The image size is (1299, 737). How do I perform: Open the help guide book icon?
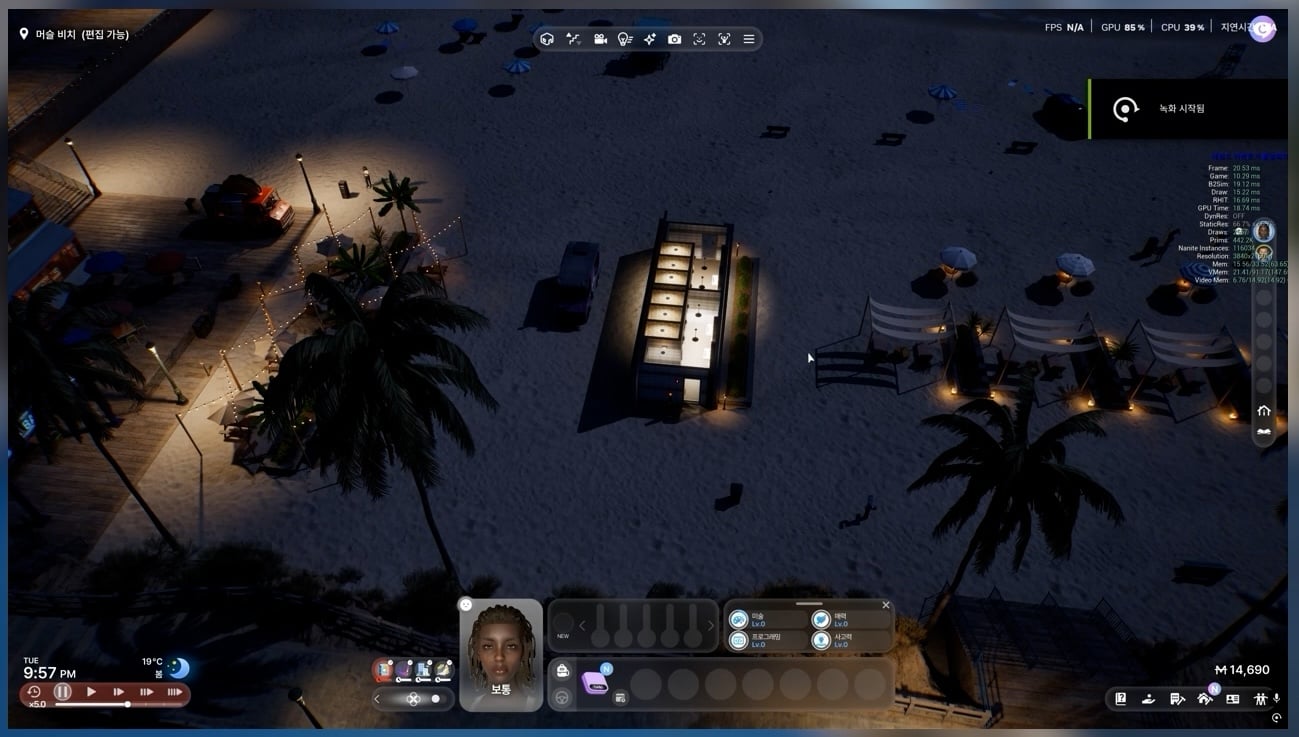1121,699
